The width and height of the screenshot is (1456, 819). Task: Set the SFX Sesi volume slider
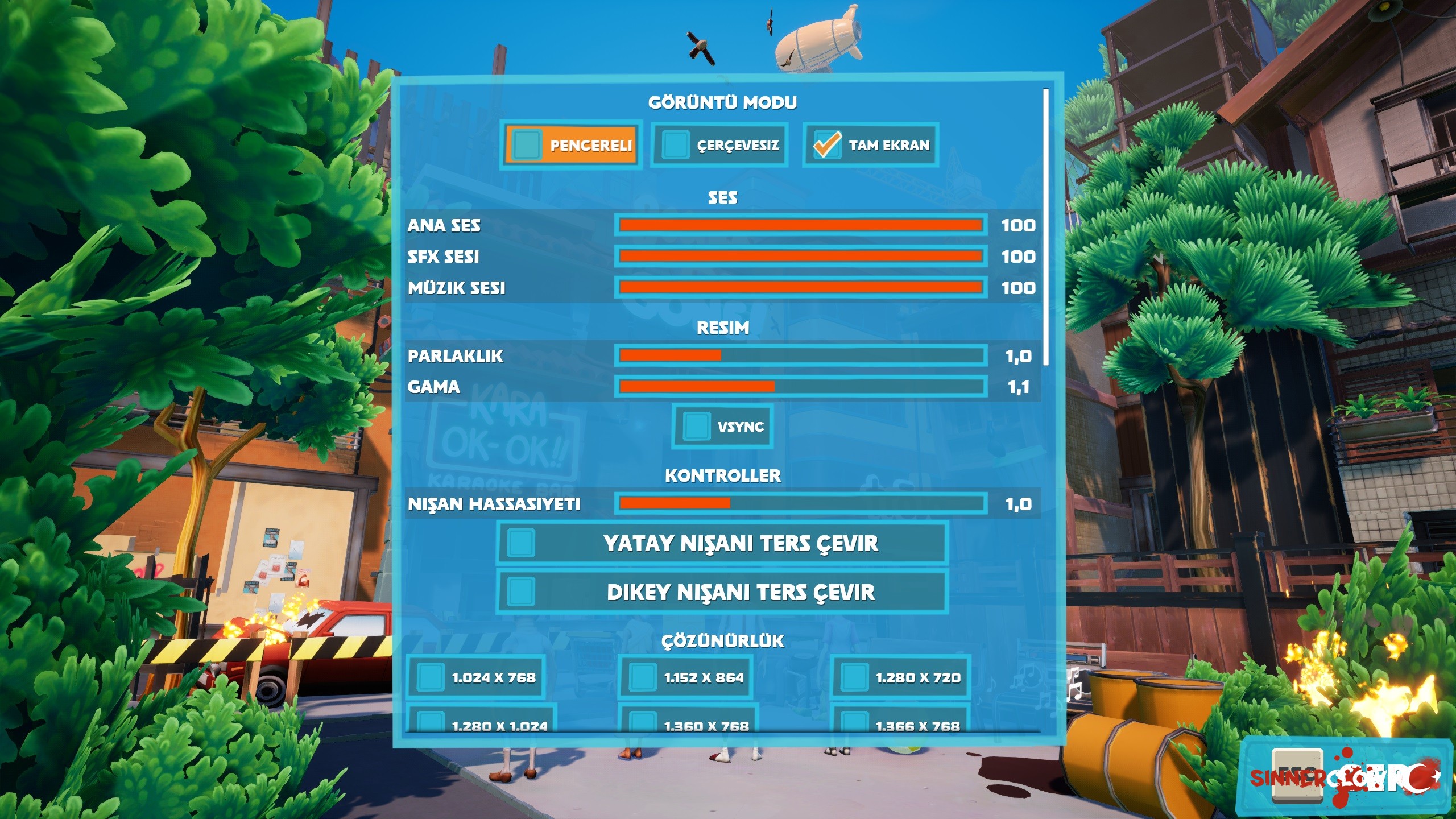click(800, 257)
